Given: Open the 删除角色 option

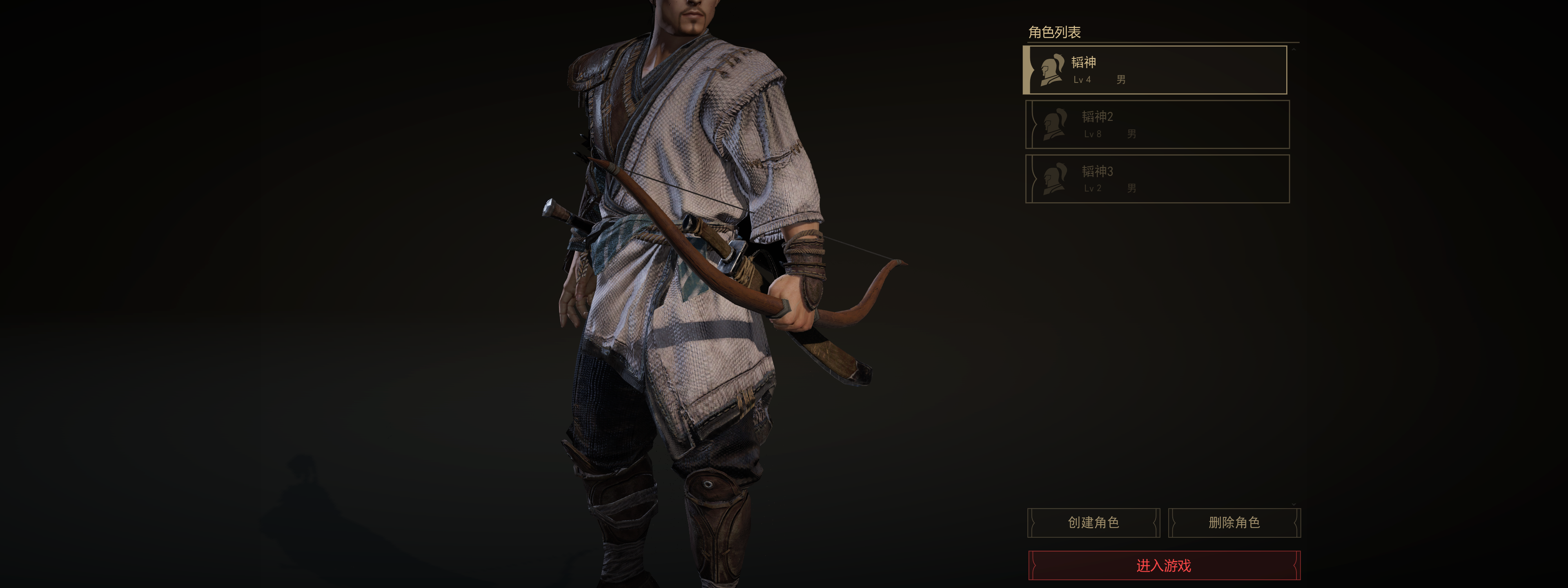Looking at the screenshot, I should tap(1234, 523).
